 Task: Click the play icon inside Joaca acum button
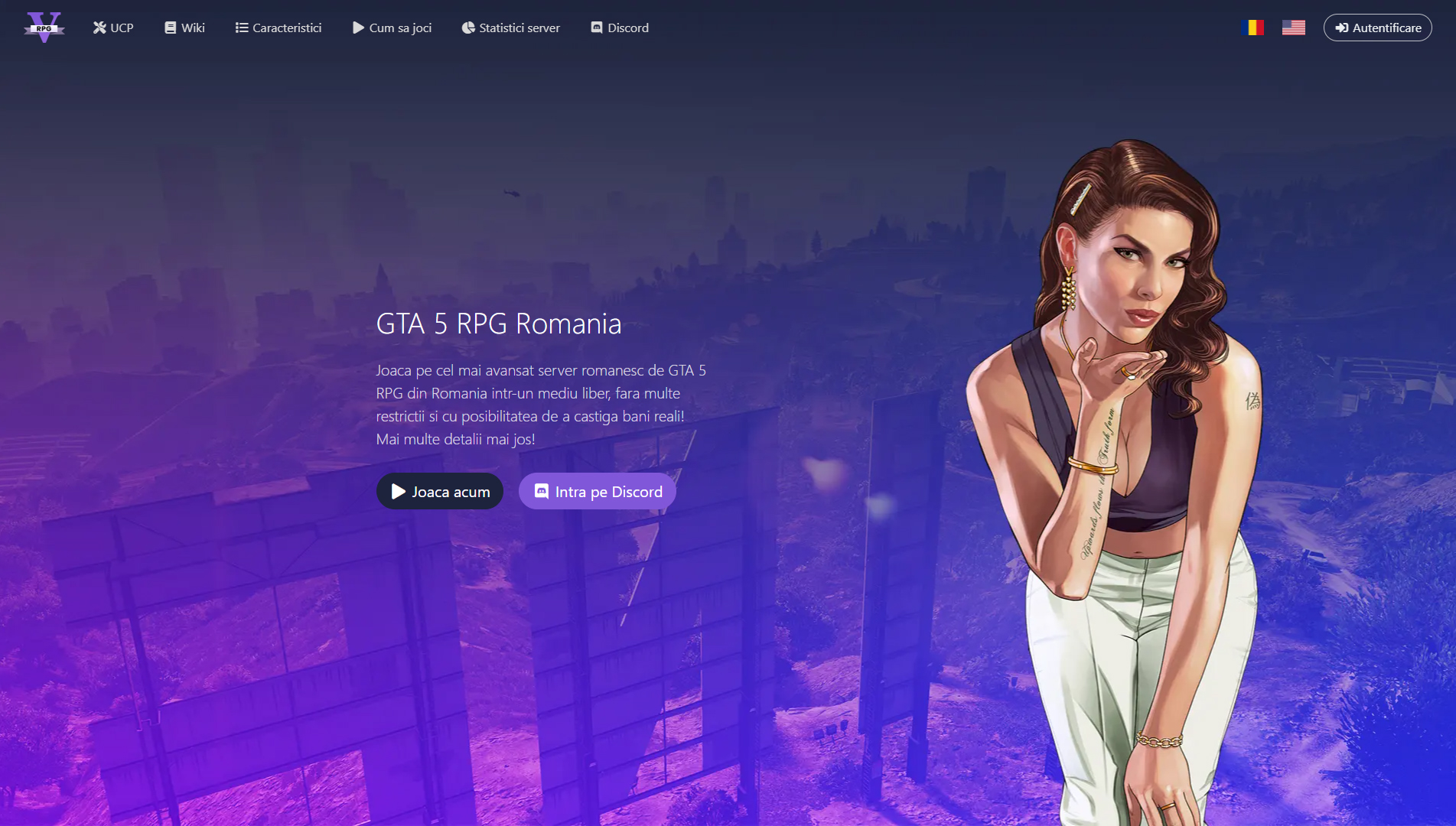tap(397, 491)
